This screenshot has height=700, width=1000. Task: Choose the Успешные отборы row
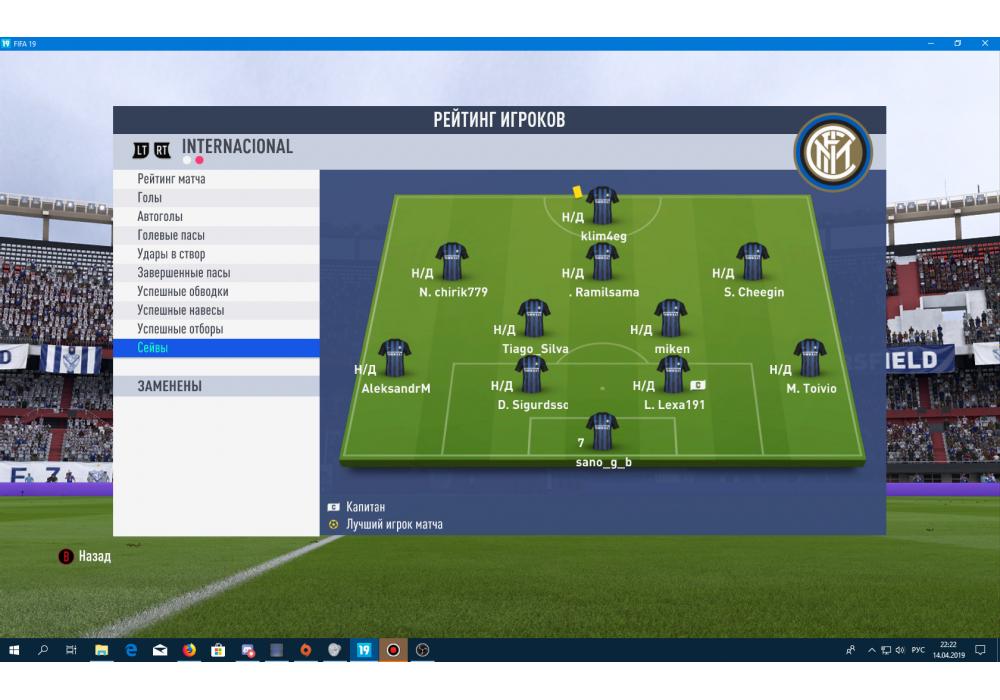pos(216,329)
